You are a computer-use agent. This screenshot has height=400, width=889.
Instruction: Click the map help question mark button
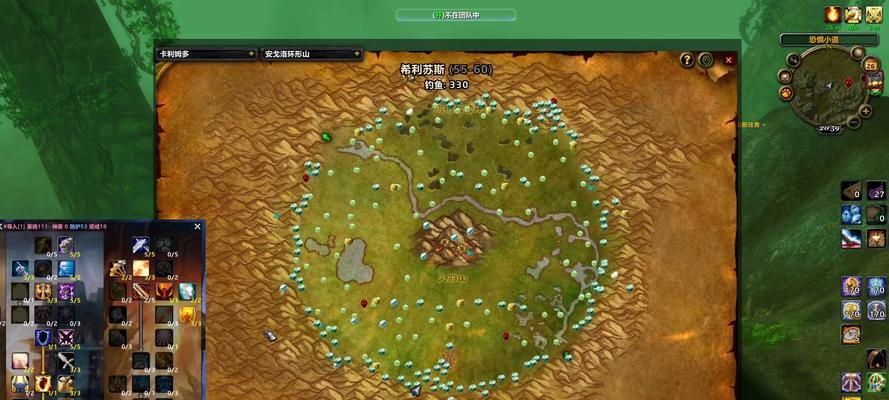tap(687, 60)
